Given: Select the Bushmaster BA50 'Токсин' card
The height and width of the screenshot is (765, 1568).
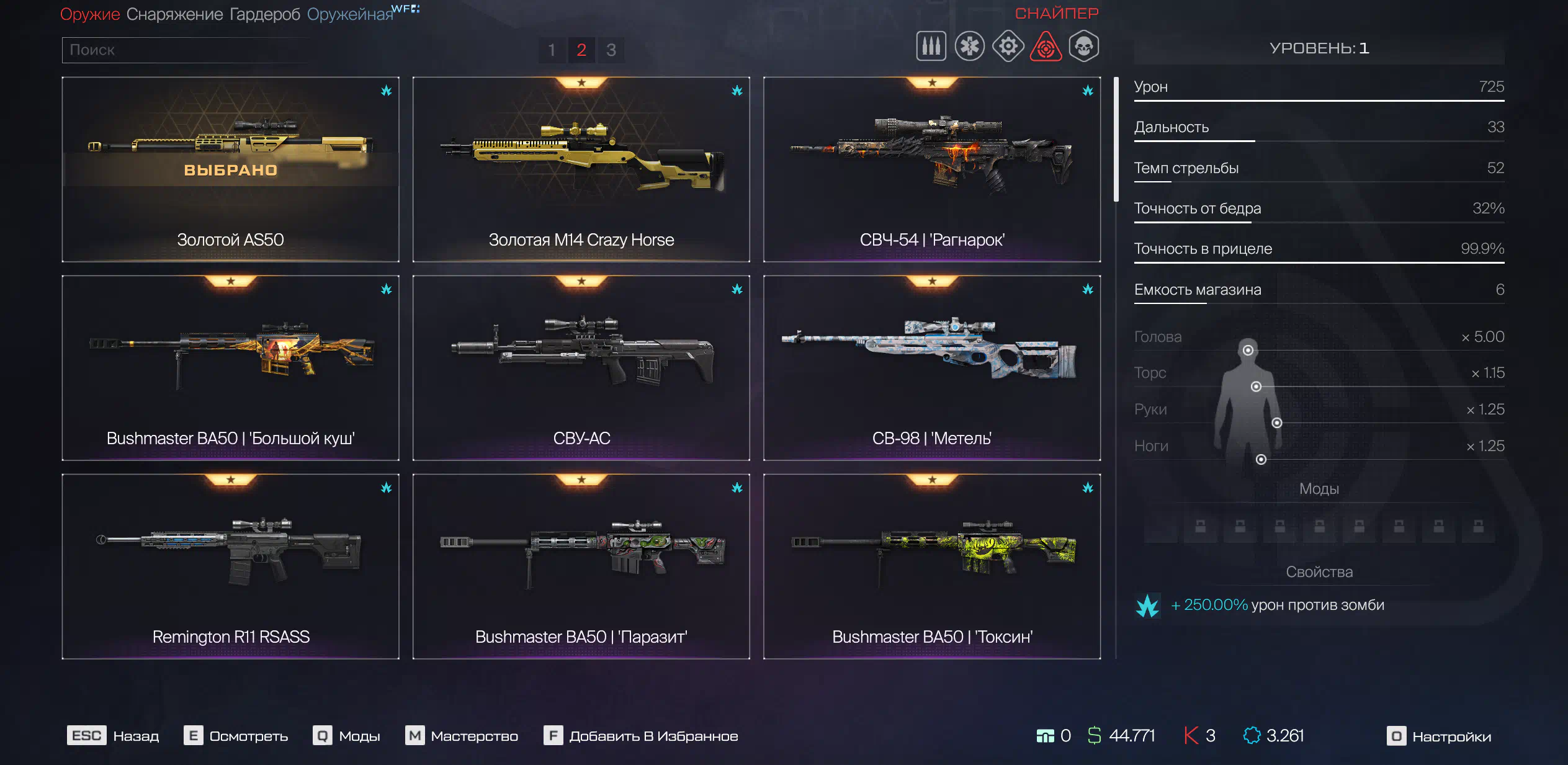Looking at the screenshot, I should 931,566.
